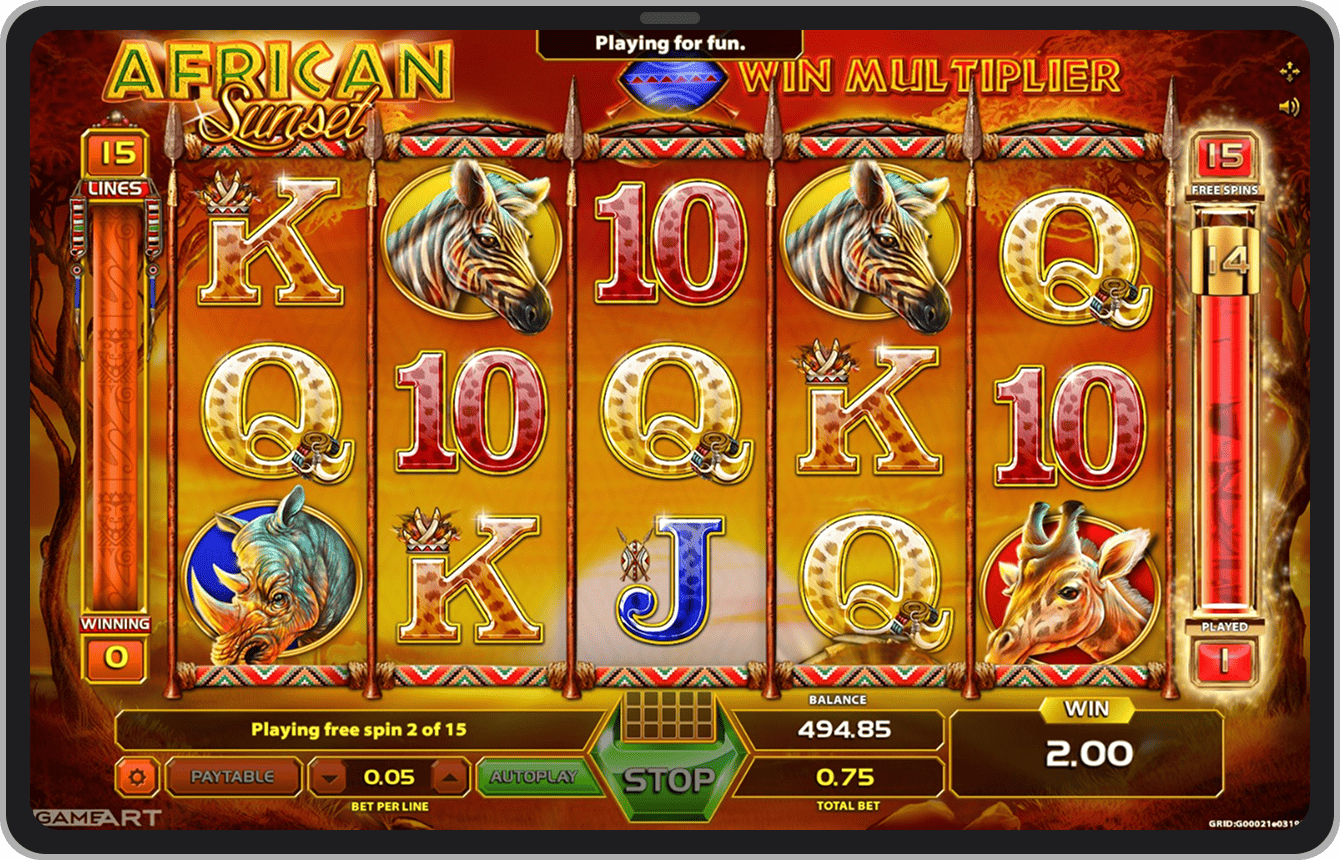Start Autoplay mode
The width and height of the screenshot is (1340, 860).
tap(534, 777)
